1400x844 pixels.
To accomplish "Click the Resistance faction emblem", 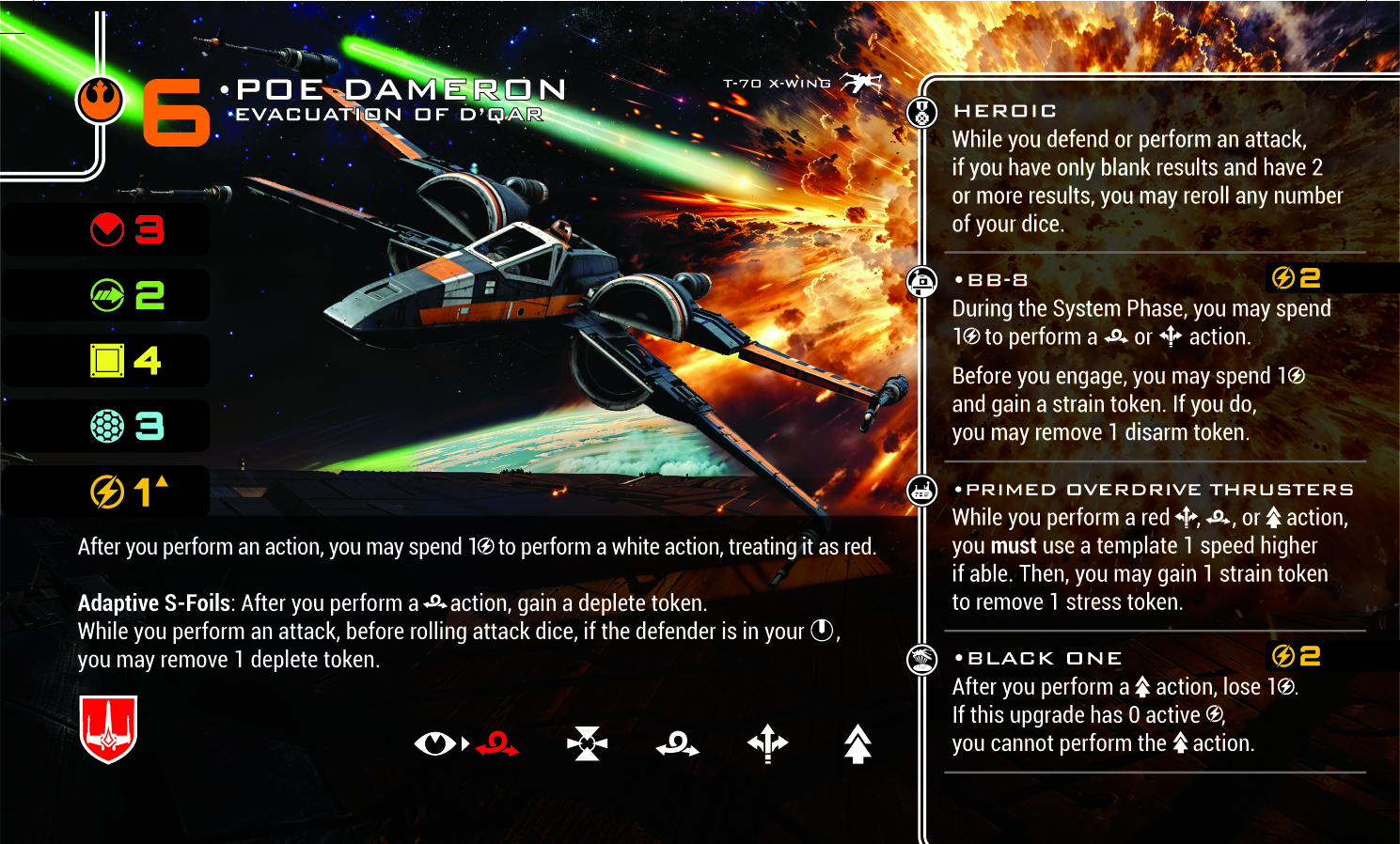I will click(100, 99).
